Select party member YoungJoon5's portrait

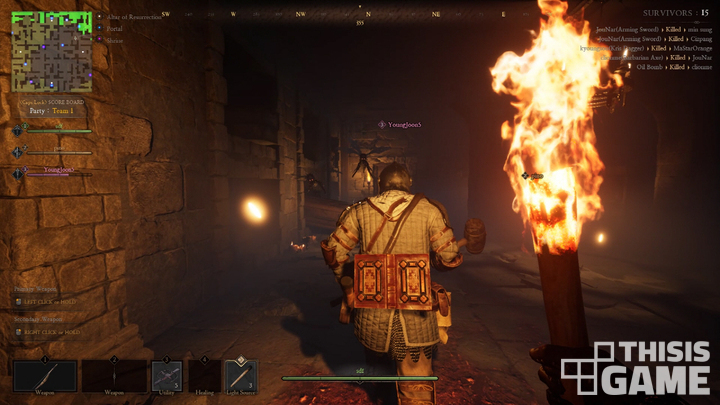(18, 173)
